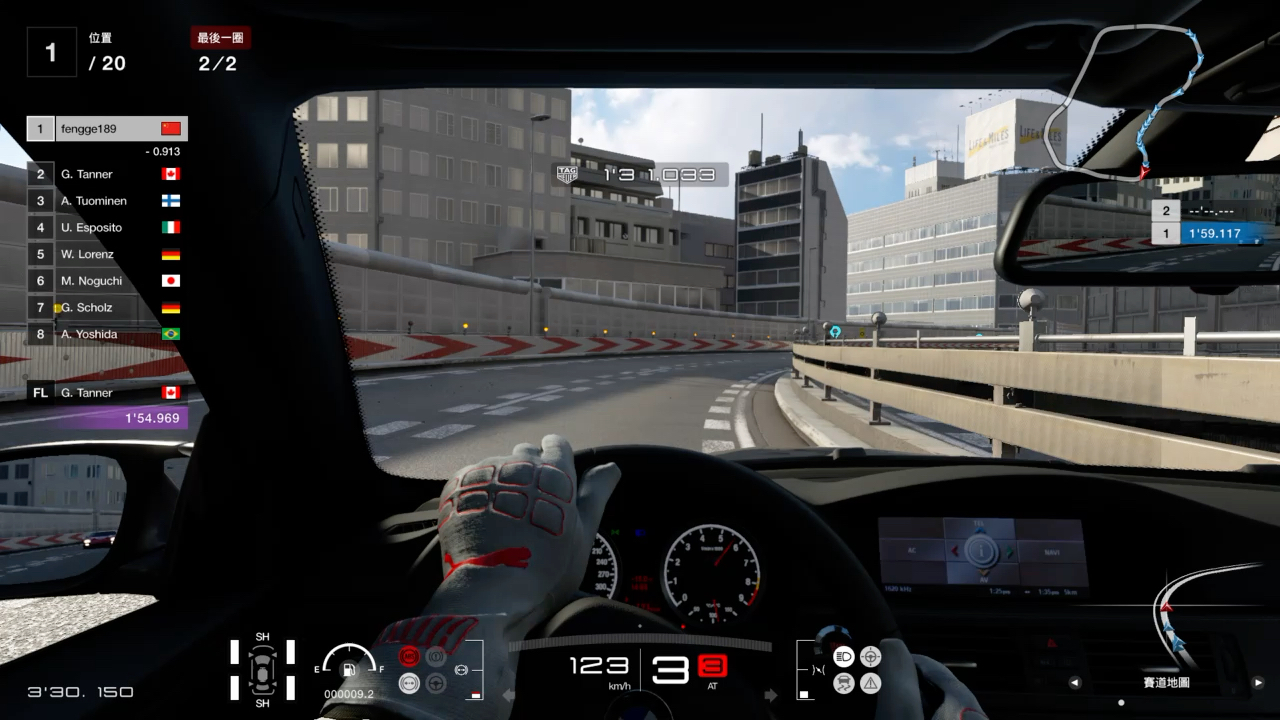Screen dimensions: 1280x720
Task: Select G. Tanner's second-place row
Action: (107, 174)
